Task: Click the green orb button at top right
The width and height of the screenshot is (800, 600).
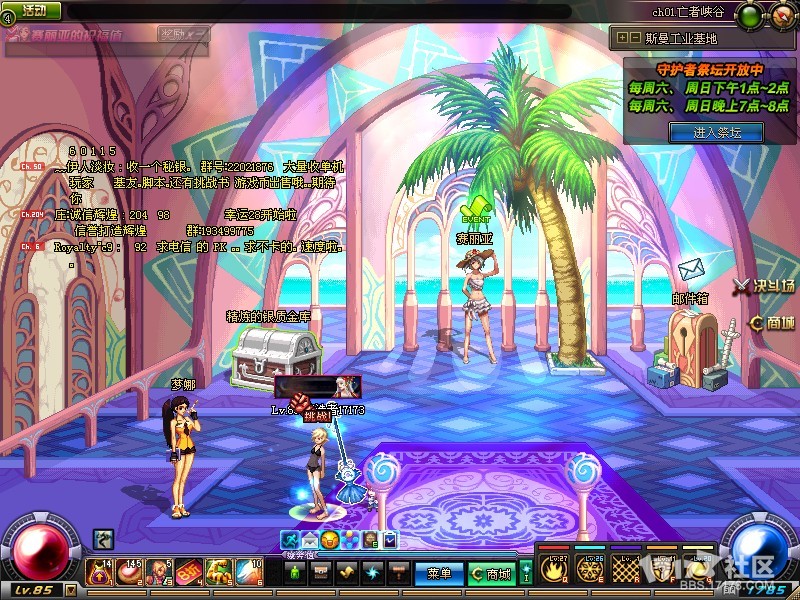Action: coord(750,15)
